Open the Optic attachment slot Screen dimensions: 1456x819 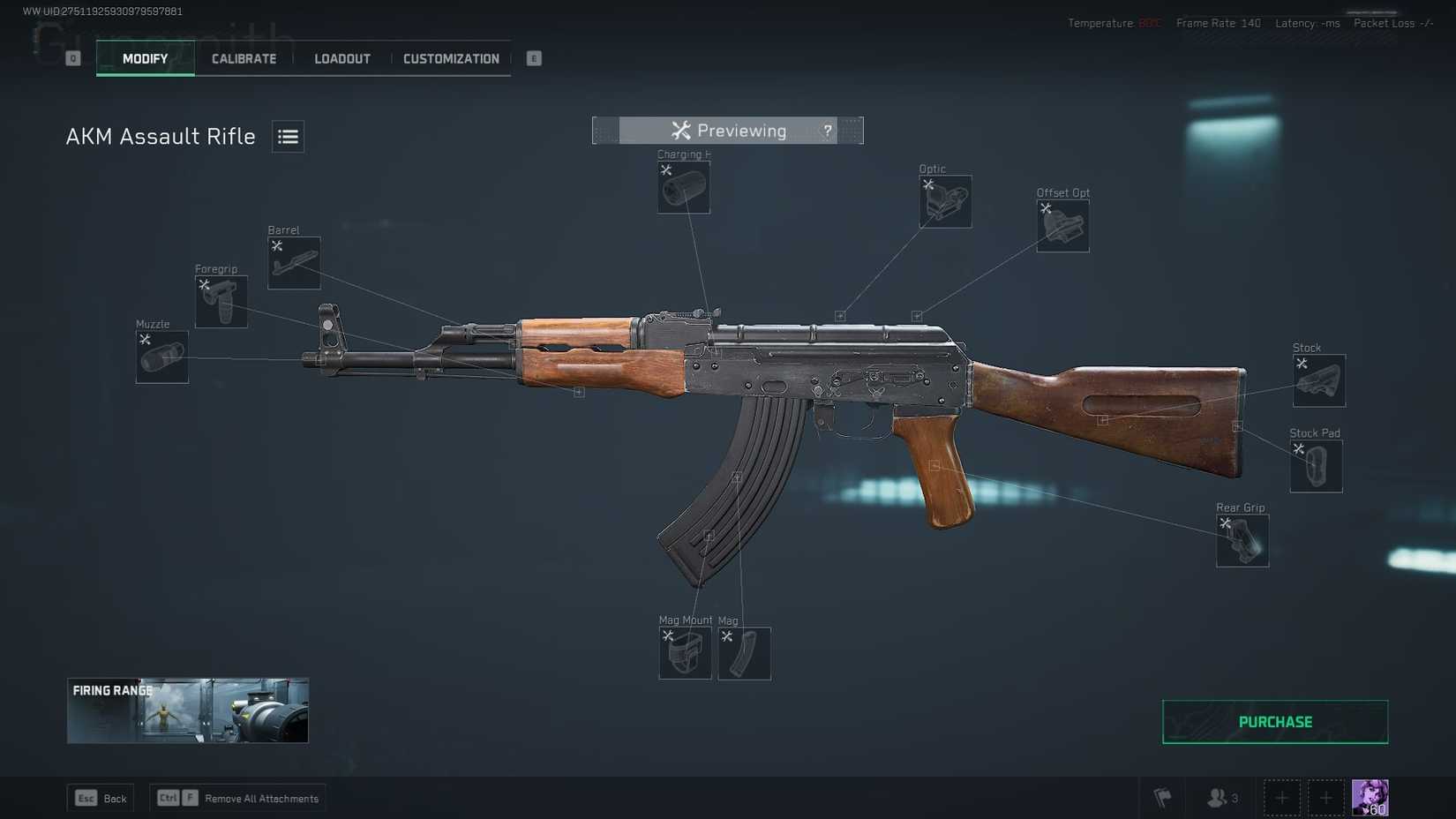coord(944,201)
